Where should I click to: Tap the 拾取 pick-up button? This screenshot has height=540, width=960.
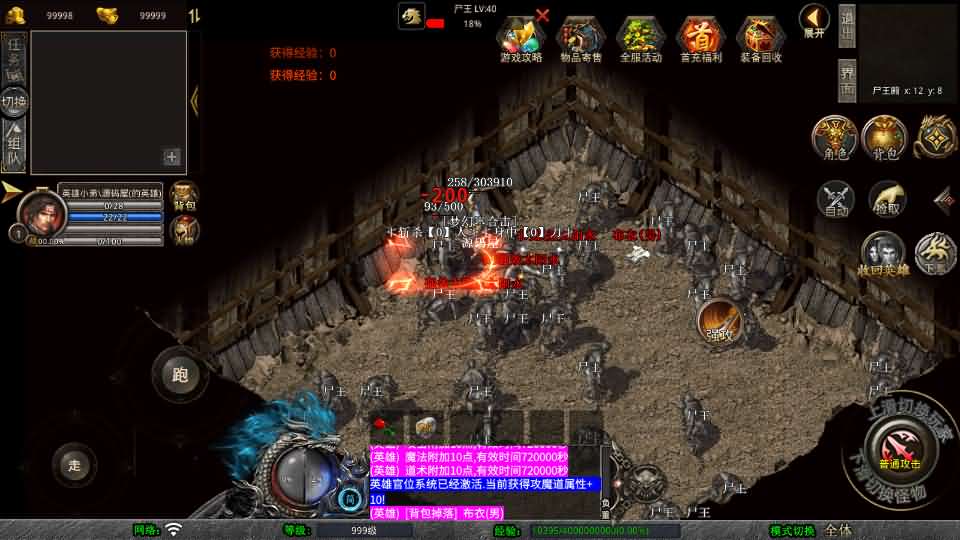[887, 199]
